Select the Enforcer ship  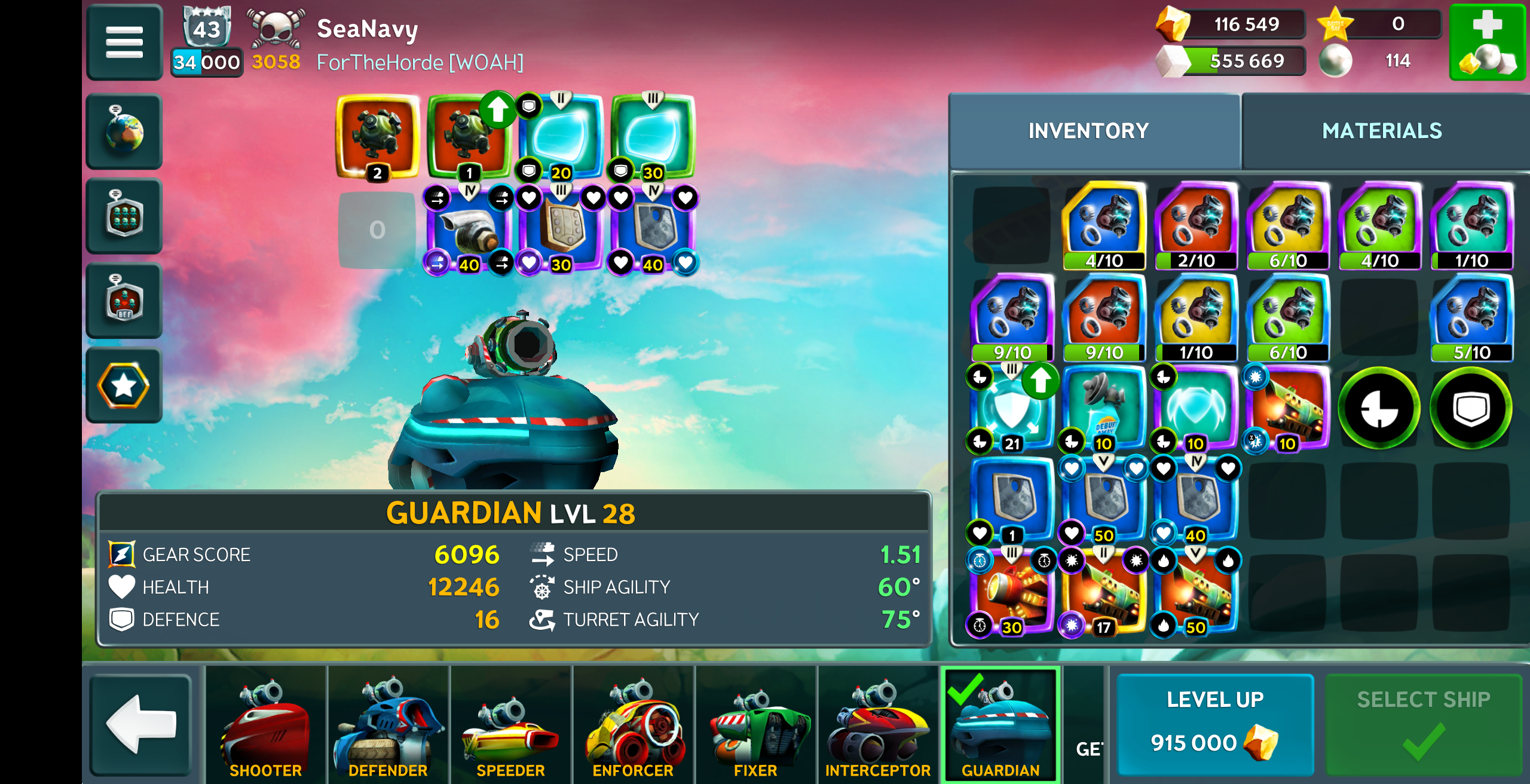pos(633,724)
